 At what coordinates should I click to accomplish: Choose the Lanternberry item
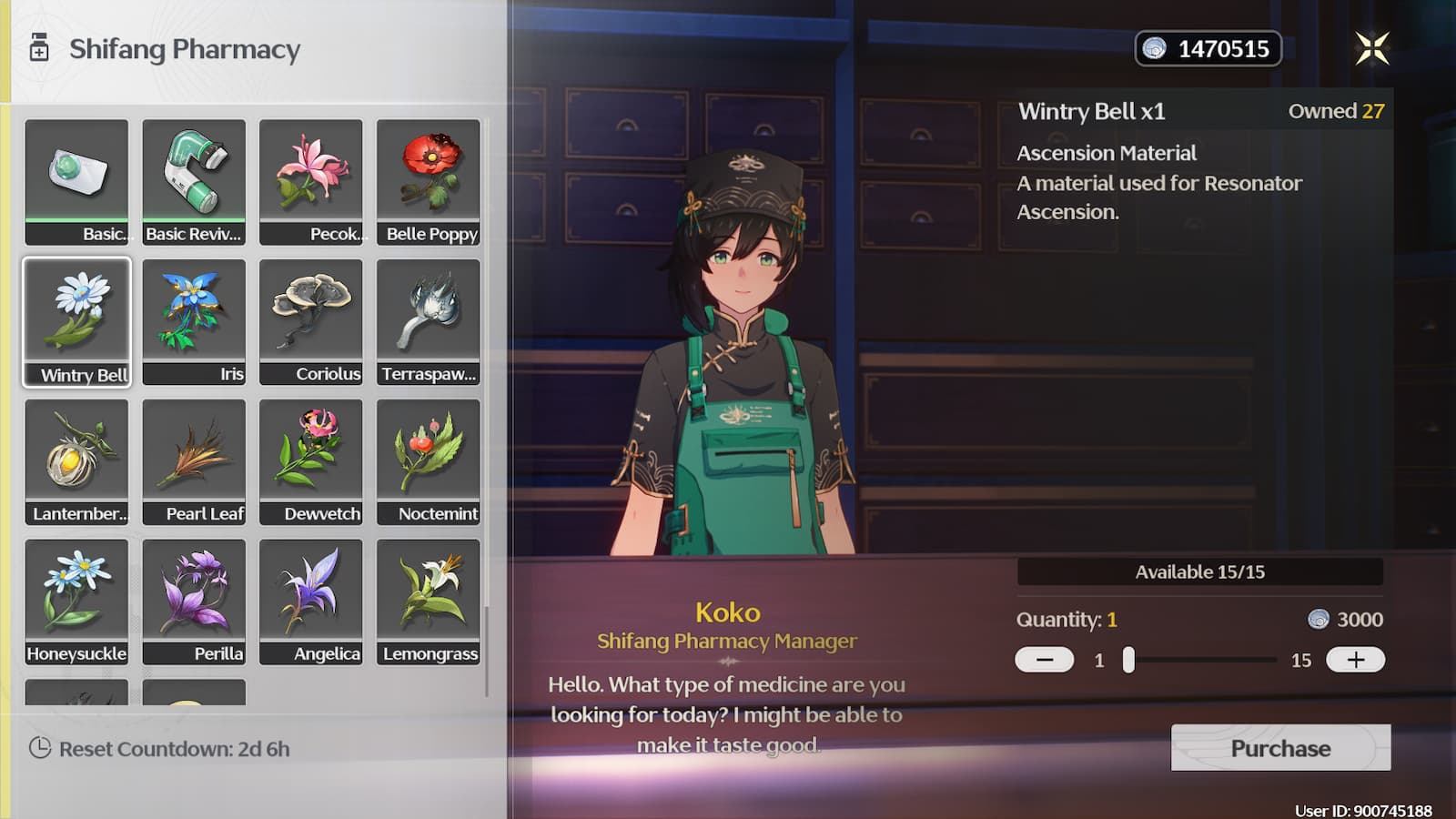click(77, 461)
